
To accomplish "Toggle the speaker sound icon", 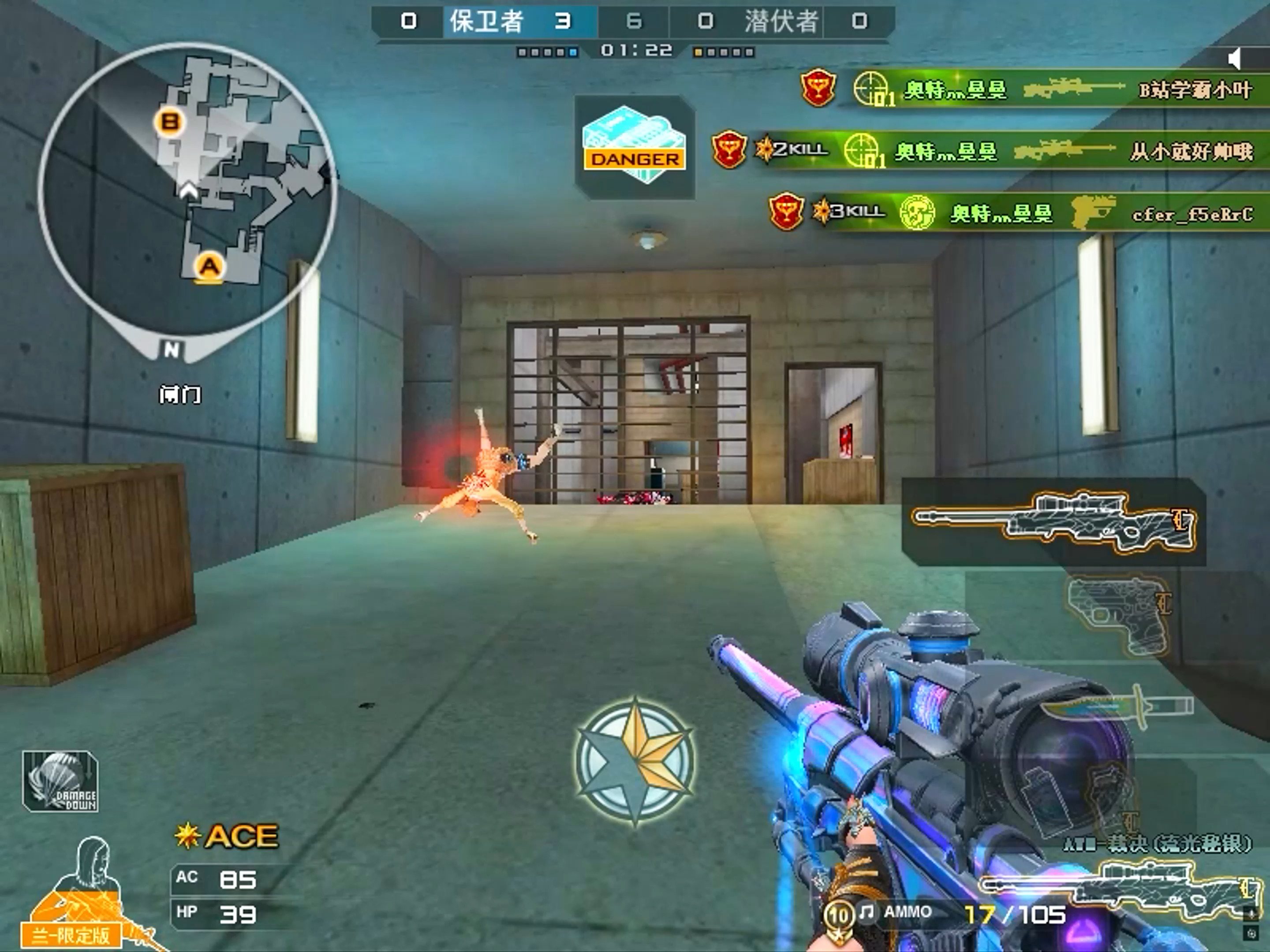I will coord(1235,59).
